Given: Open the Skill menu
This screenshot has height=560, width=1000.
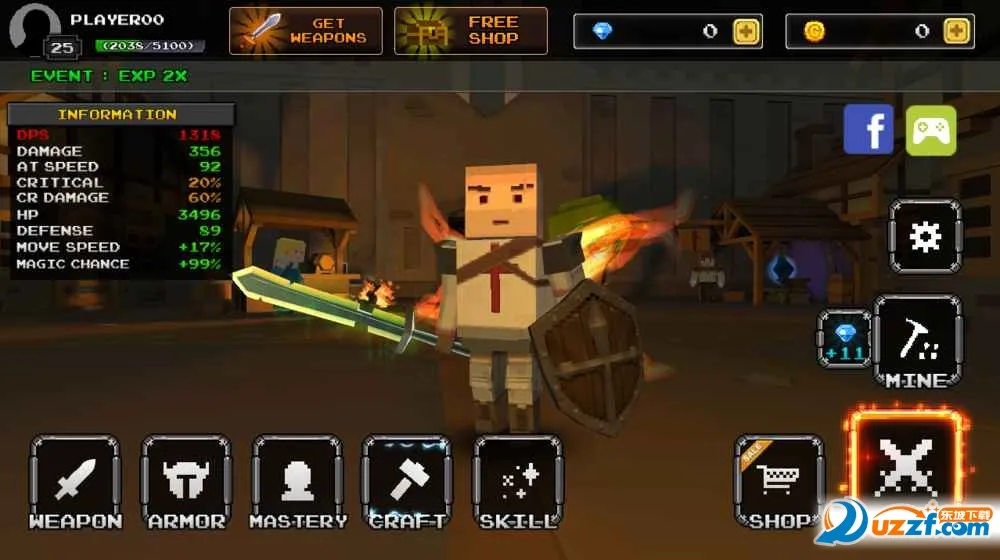Looking at the screenshot, I should tap(518, 482).
